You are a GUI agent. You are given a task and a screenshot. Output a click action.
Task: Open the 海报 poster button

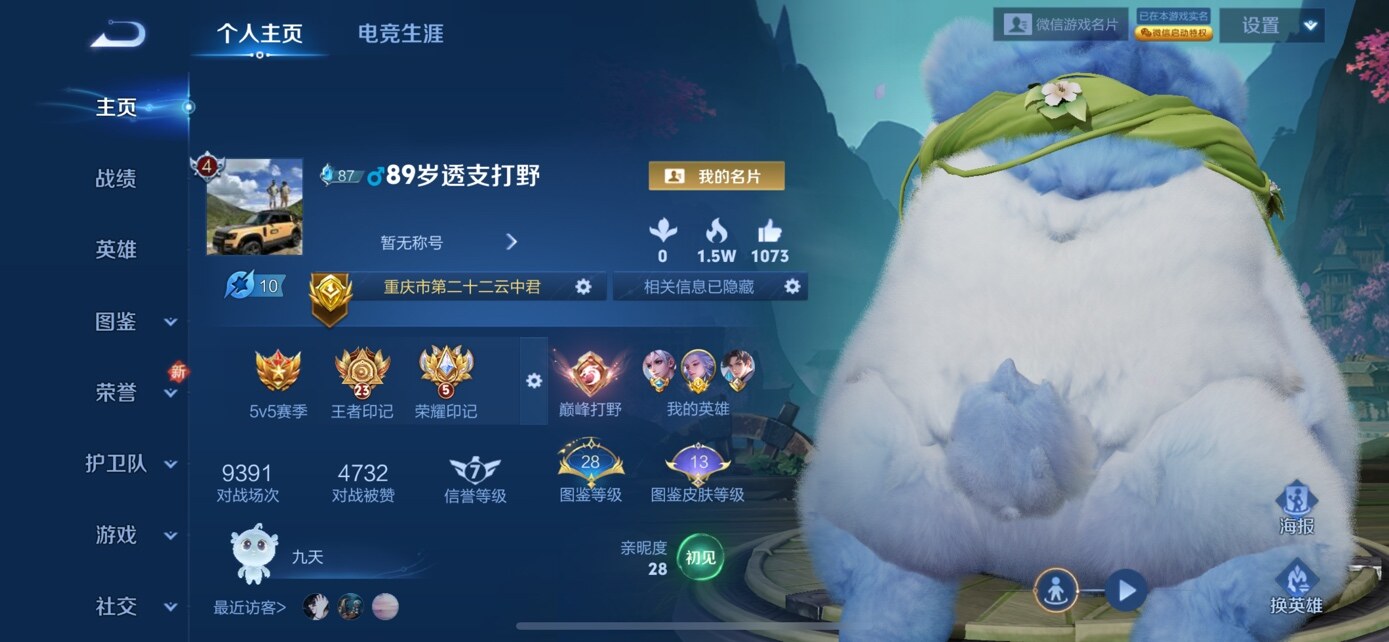tap(1296, 508)
